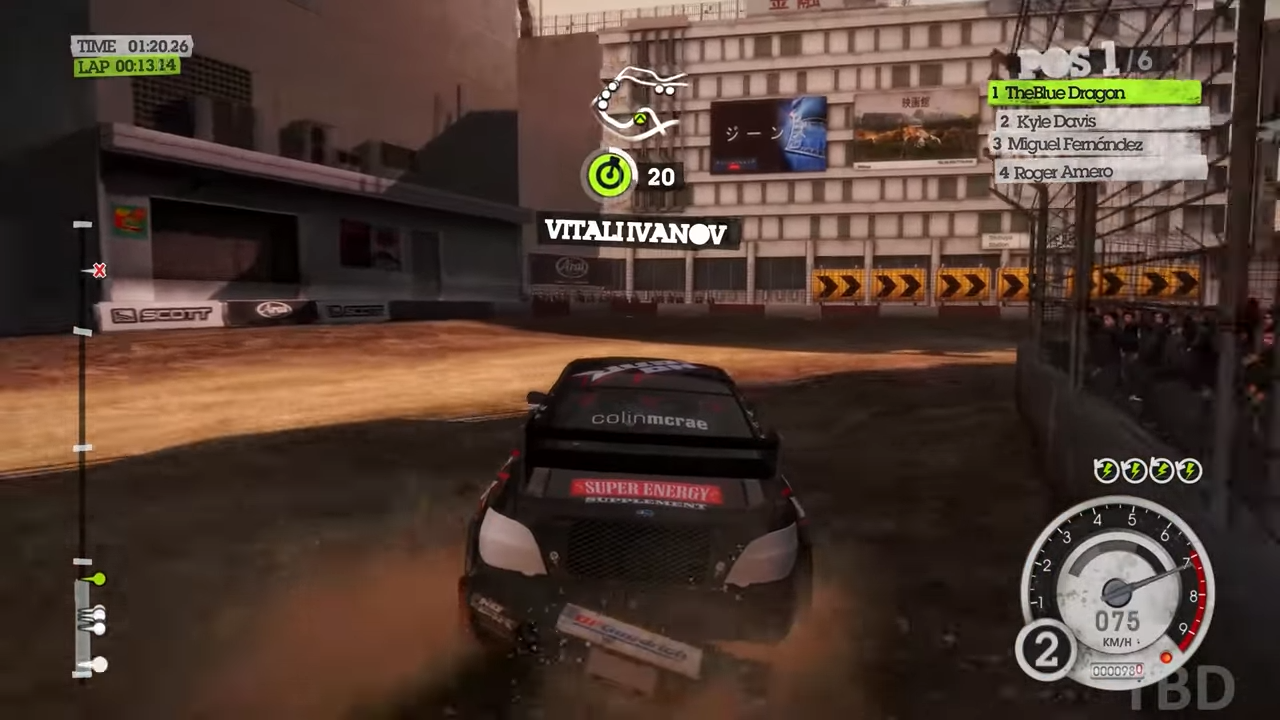Select the TIME 01:20.26 display
1280x720 pixels.
click(131, 46)
